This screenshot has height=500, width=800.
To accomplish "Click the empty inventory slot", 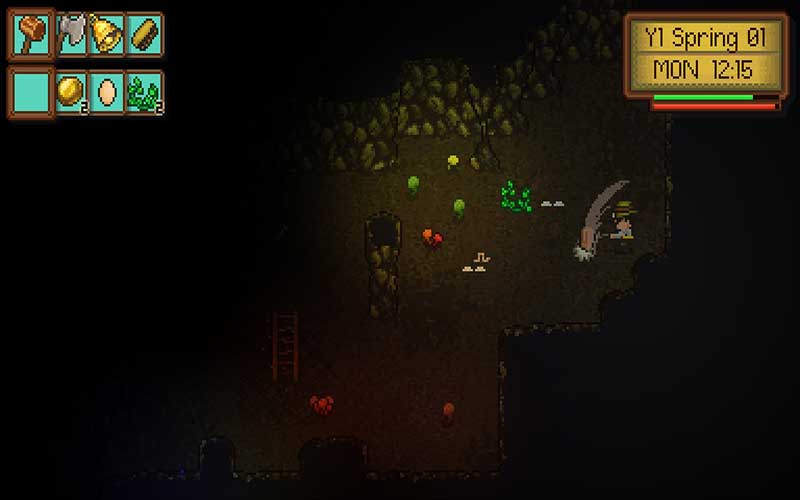I will [30, 92].
